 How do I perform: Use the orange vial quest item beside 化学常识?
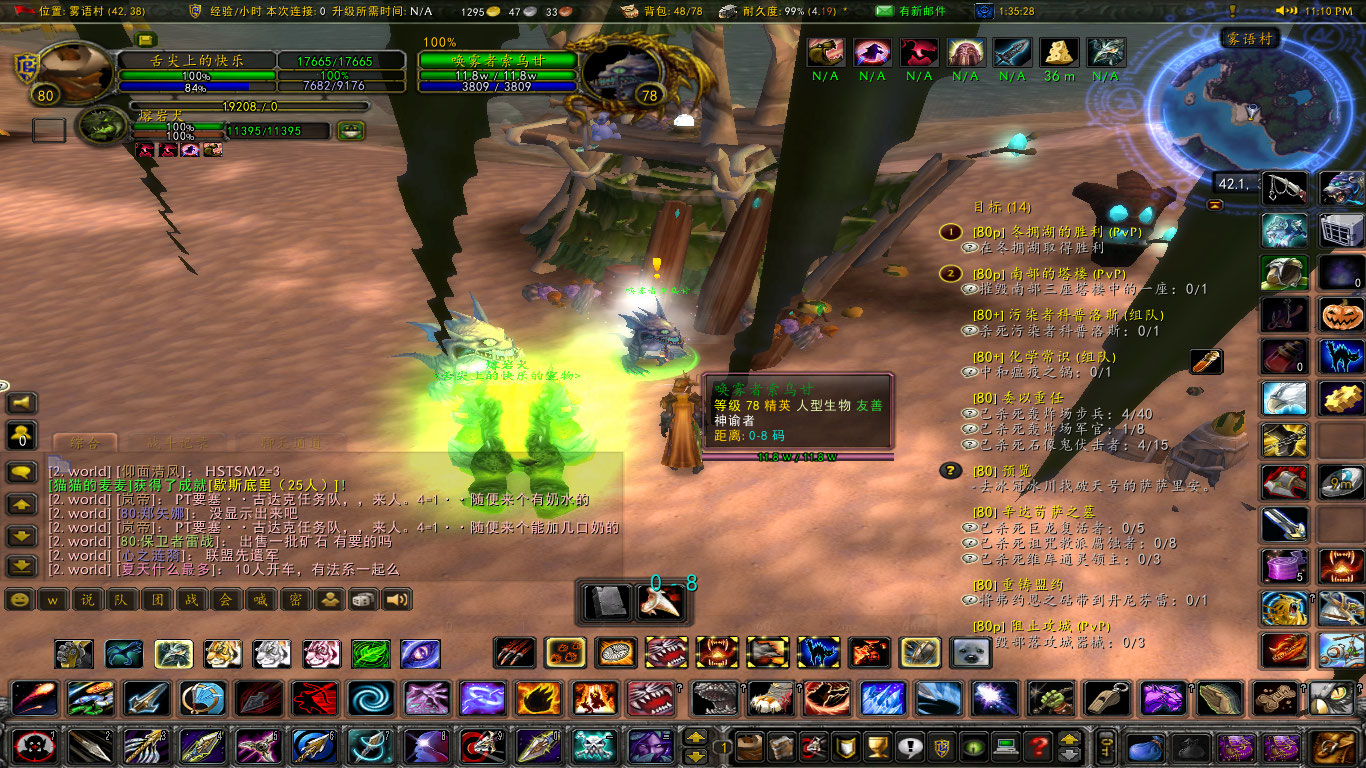pyautogui.click(x=1205, y=362)
